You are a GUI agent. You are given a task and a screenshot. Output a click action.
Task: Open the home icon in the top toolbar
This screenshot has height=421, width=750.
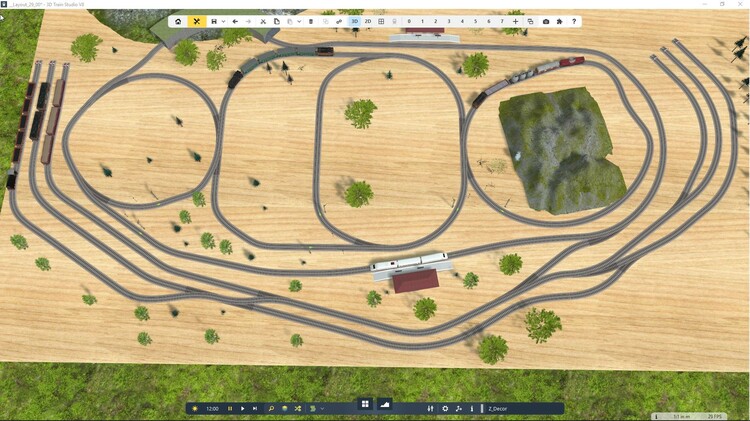tap(178, 21)
